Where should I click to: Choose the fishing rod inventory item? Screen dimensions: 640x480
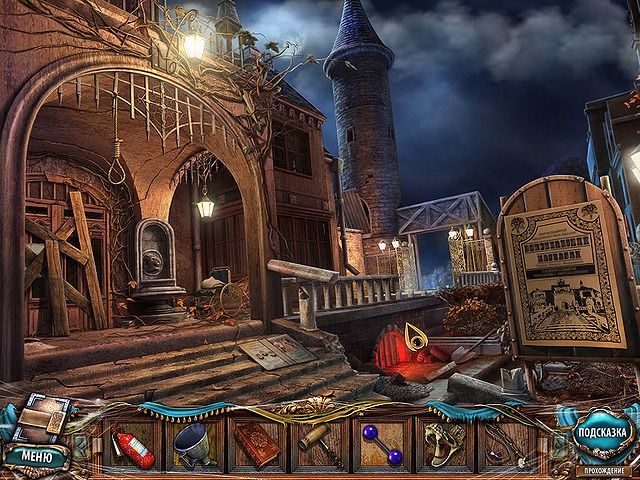pos(507,444)
